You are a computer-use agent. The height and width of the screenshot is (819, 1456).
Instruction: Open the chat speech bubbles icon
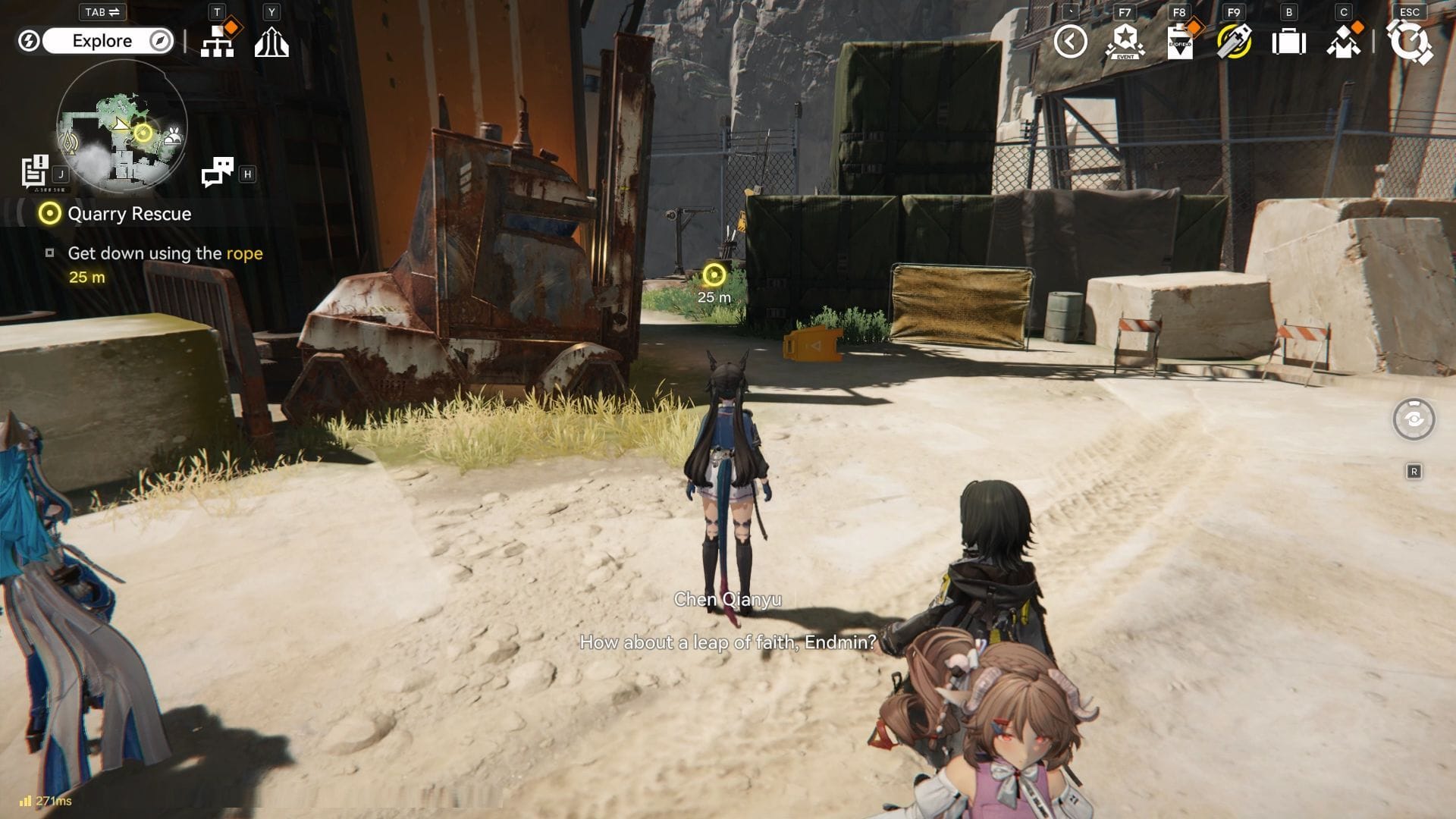[218, 172]
